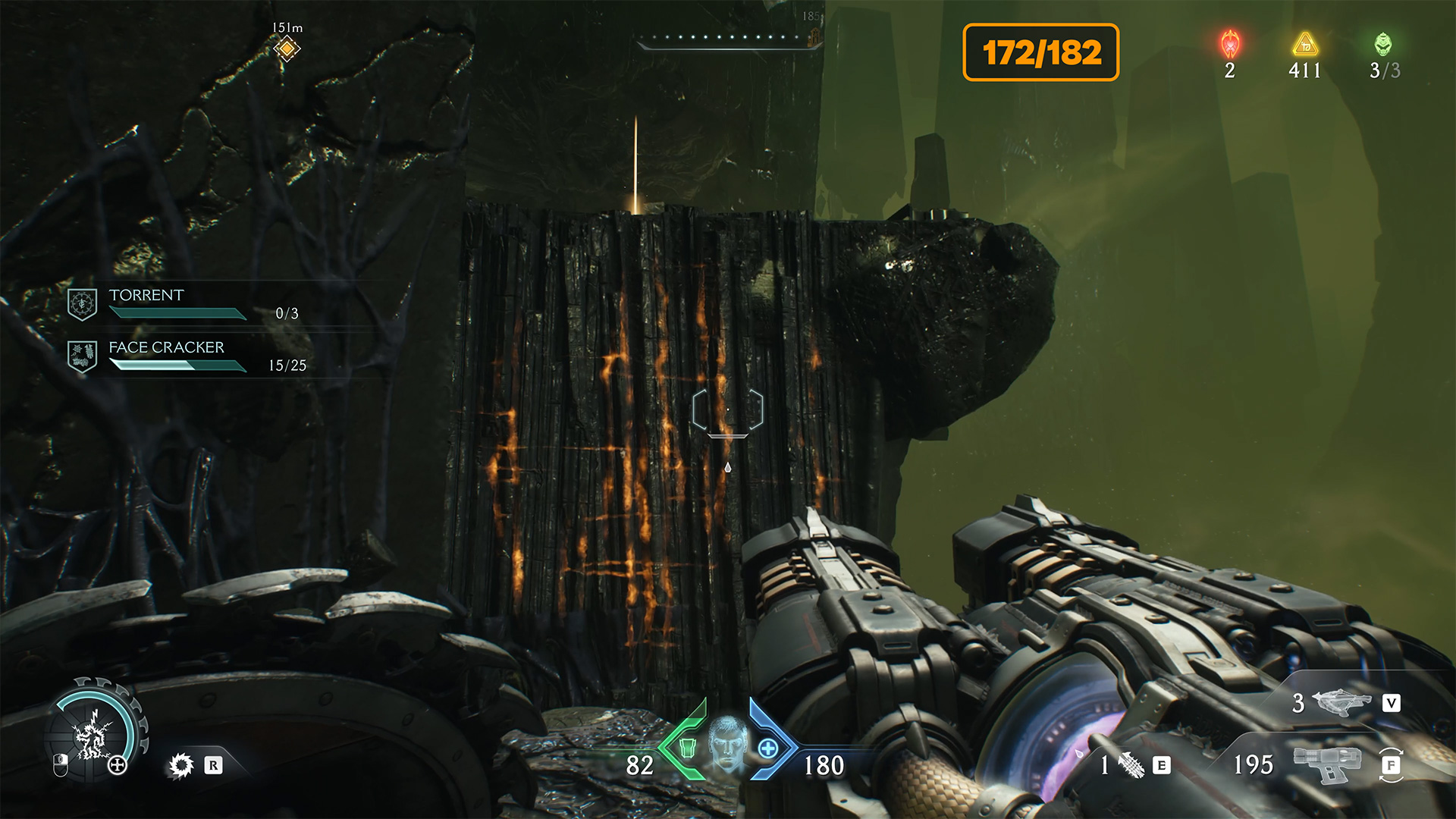Screen dimensions: 1456x819
Task: Click the gold currency triangle icon
Action: point(1305,45)
